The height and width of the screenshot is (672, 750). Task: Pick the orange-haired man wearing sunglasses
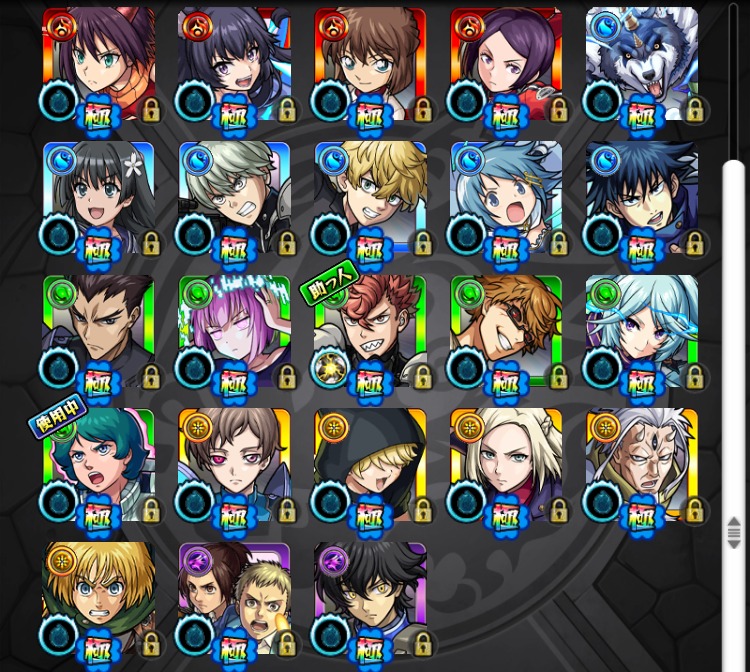(x=506, y=332)
